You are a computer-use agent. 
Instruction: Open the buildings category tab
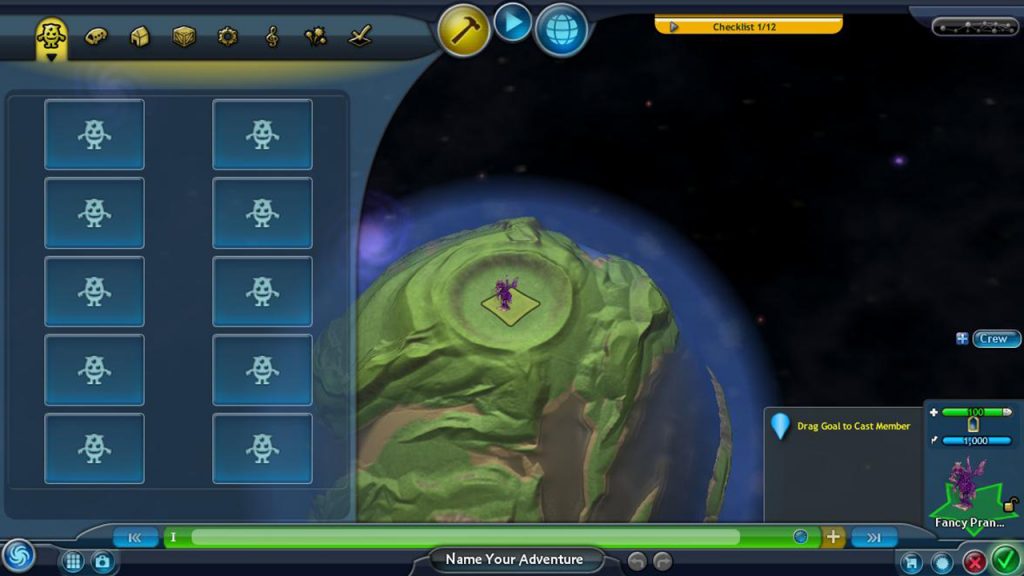(x=140, y=37)
